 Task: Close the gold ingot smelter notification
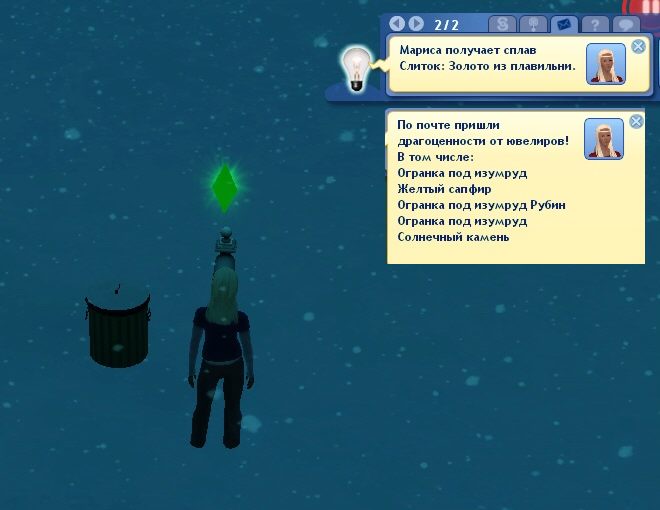[x=638, y=46]
